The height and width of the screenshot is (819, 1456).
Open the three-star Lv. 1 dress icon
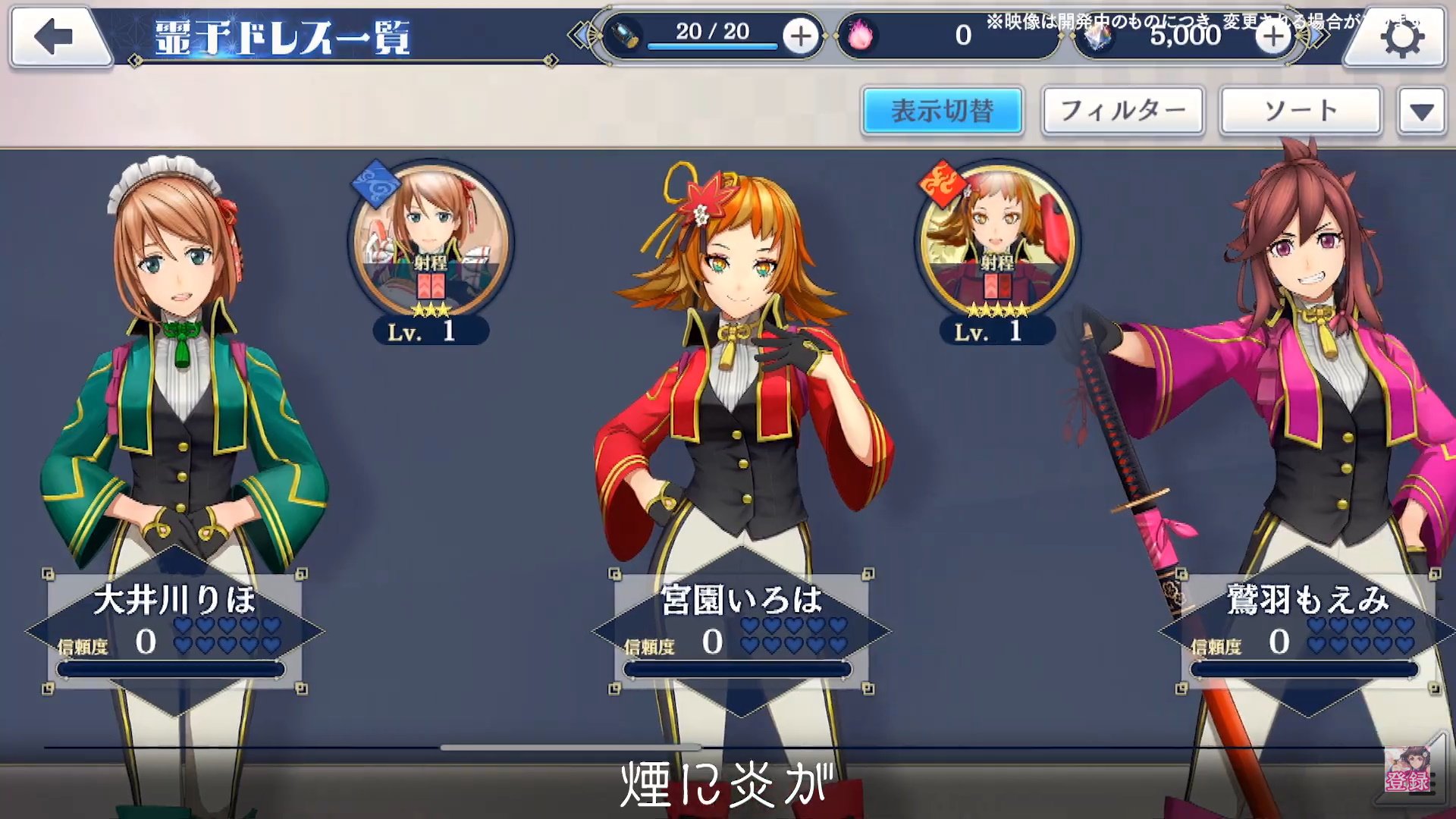tap(431, 246)
